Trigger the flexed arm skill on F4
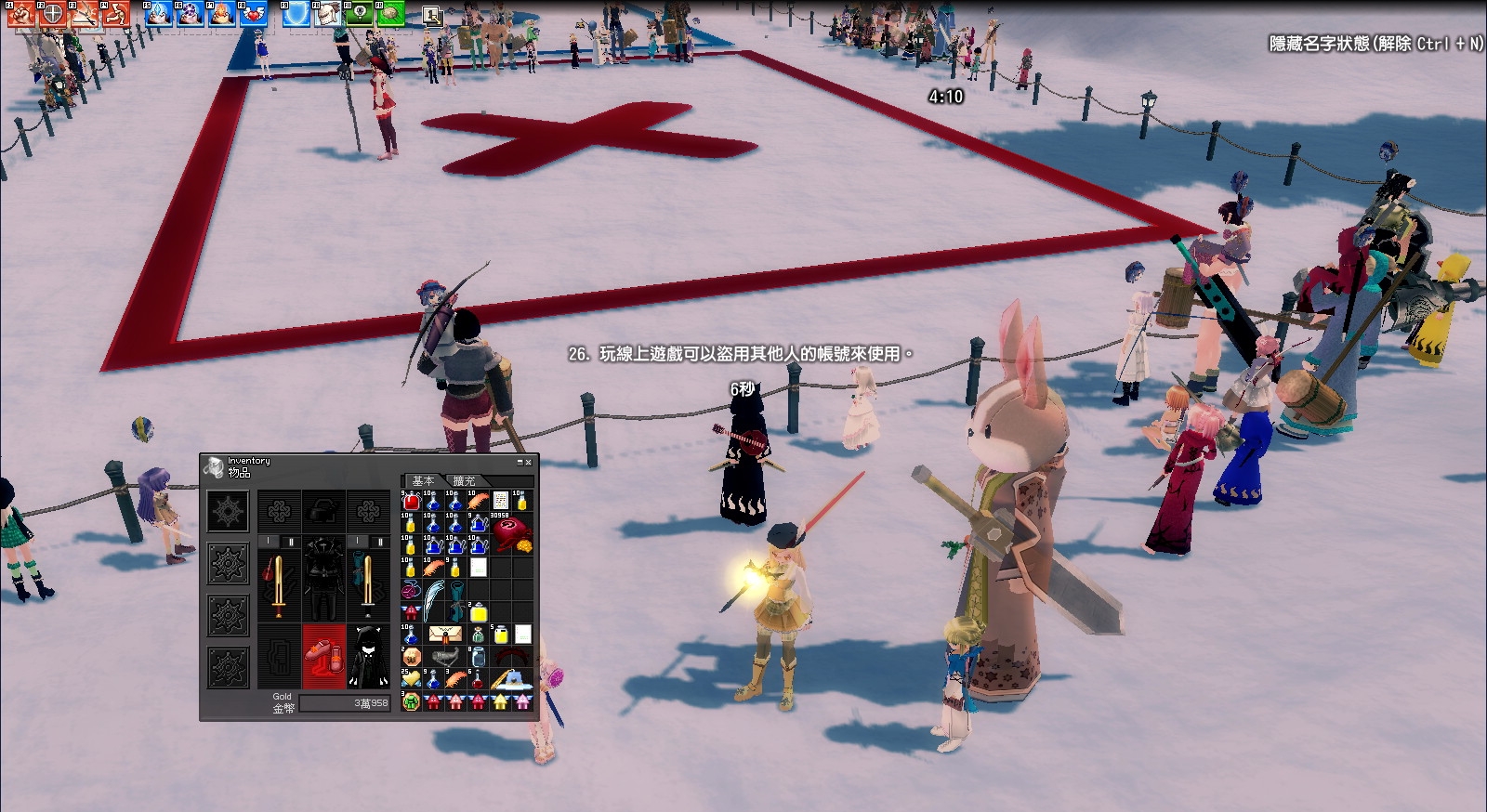Image resolution: width=1487 pixels, height=812 pixels. pyautogui.click(x=115, y=14)
